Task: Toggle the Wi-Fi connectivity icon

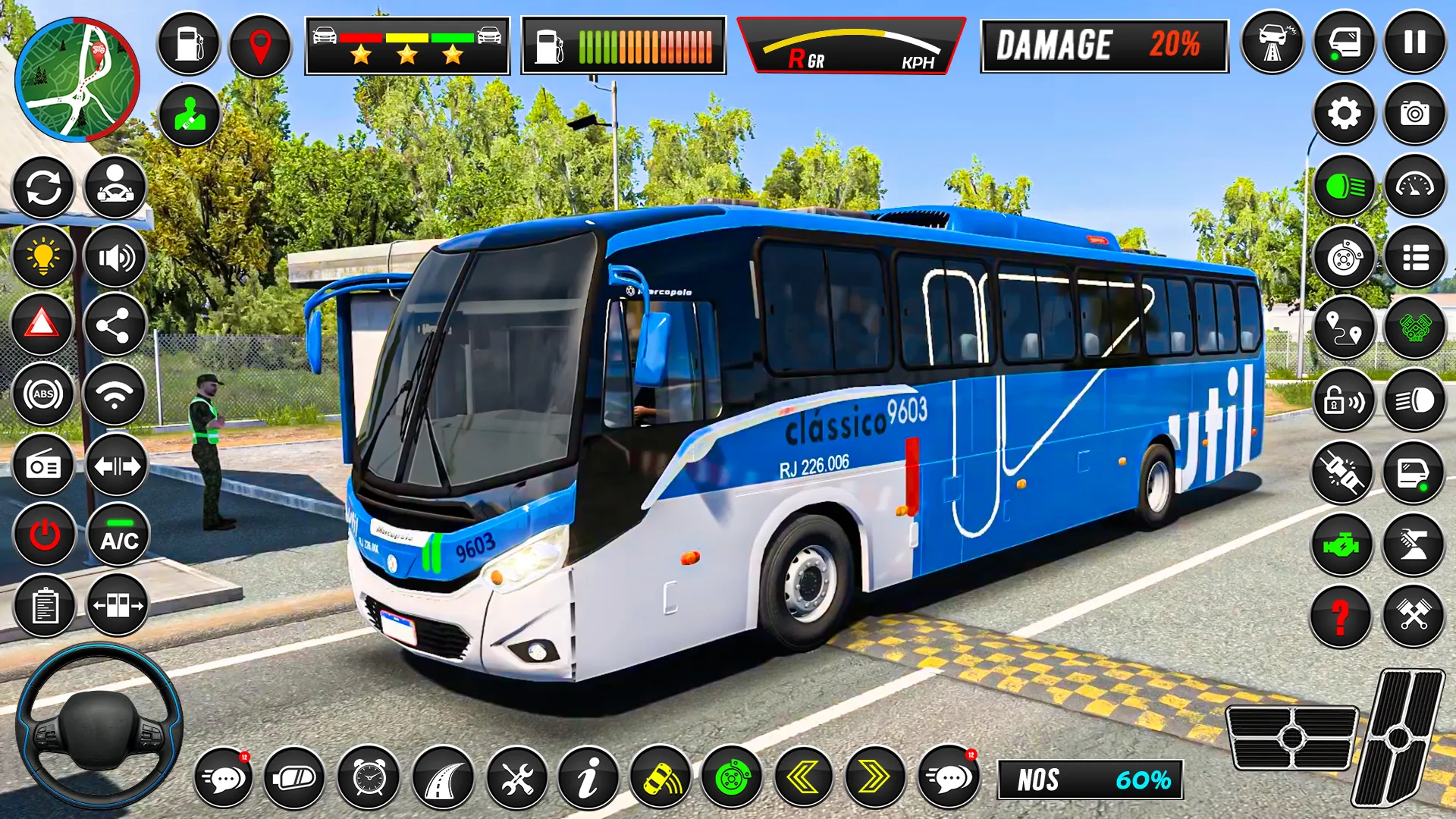Action: click(x=114, y=393)
